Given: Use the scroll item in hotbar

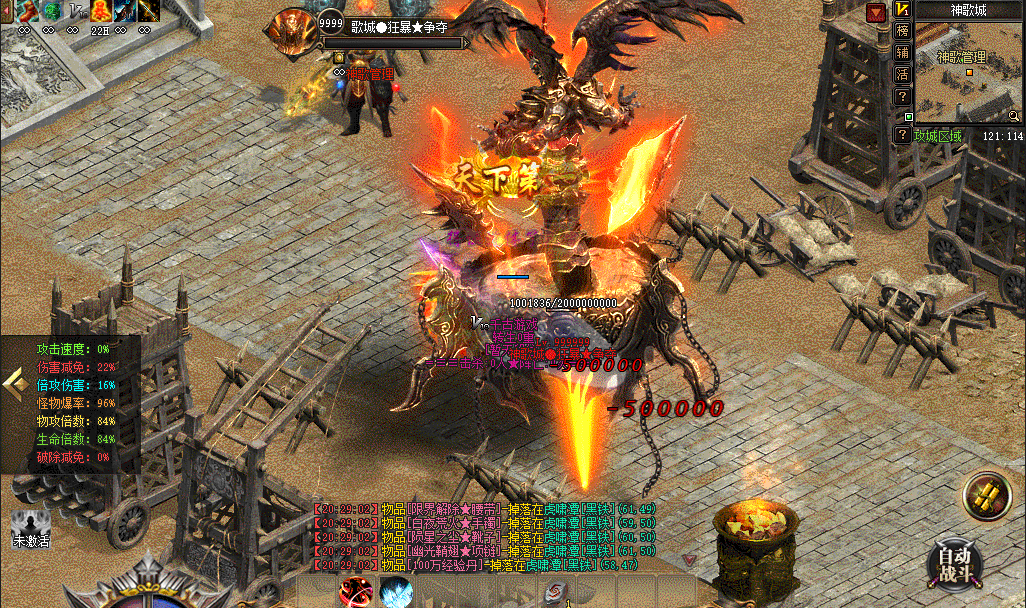Looking at the screenshot, I should (x=555, y=592).
